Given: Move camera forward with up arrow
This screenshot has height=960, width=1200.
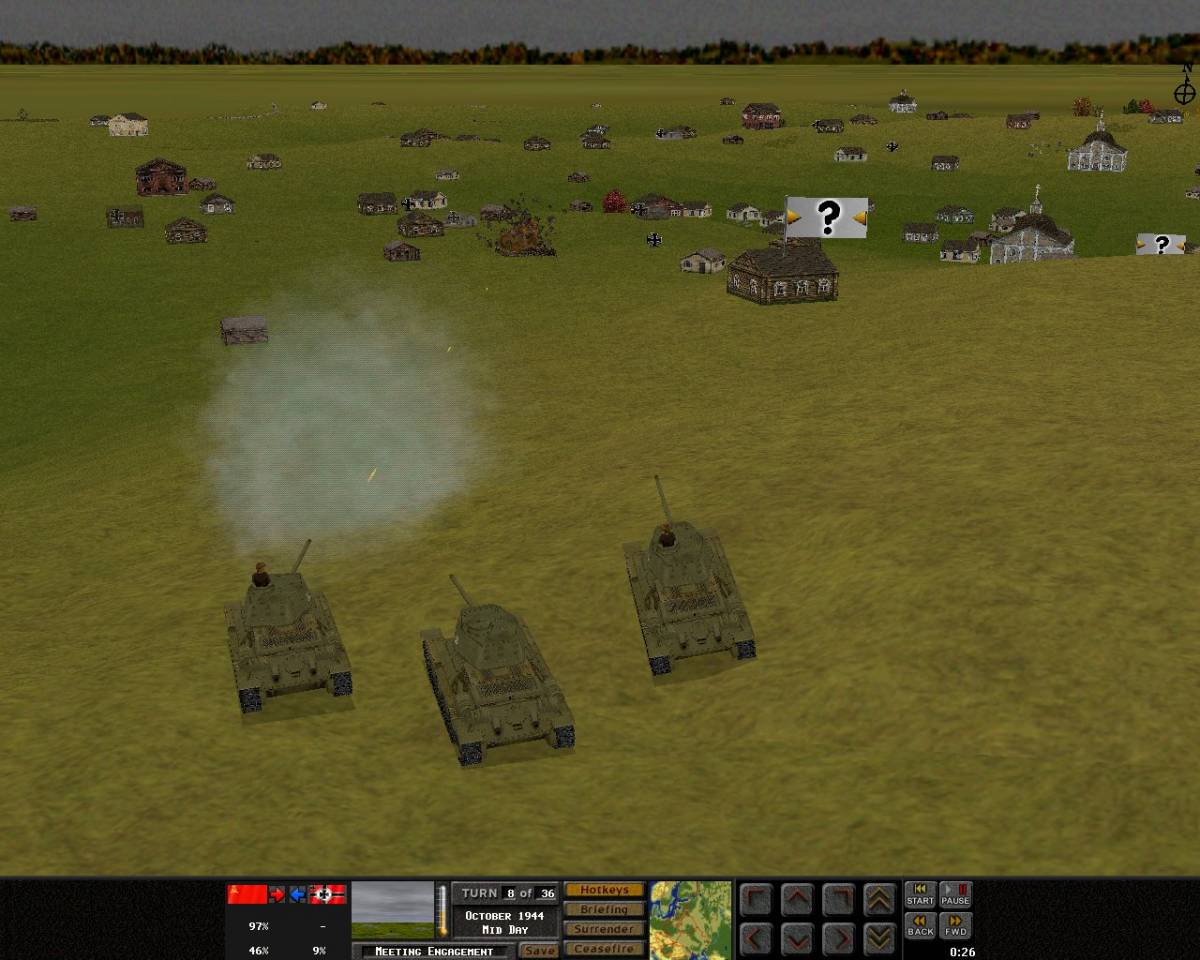Looking at the screenshot, I should click(797, 899).
